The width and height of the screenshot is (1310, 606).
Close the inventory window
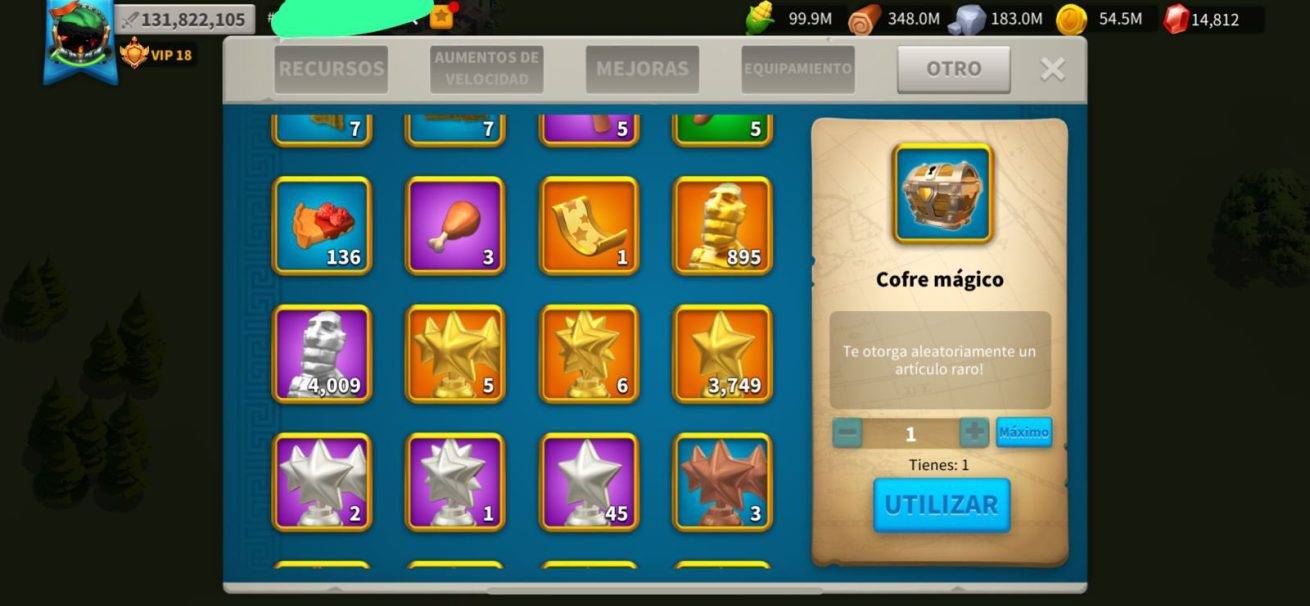pyautogui.click(x=1052, y=69)
